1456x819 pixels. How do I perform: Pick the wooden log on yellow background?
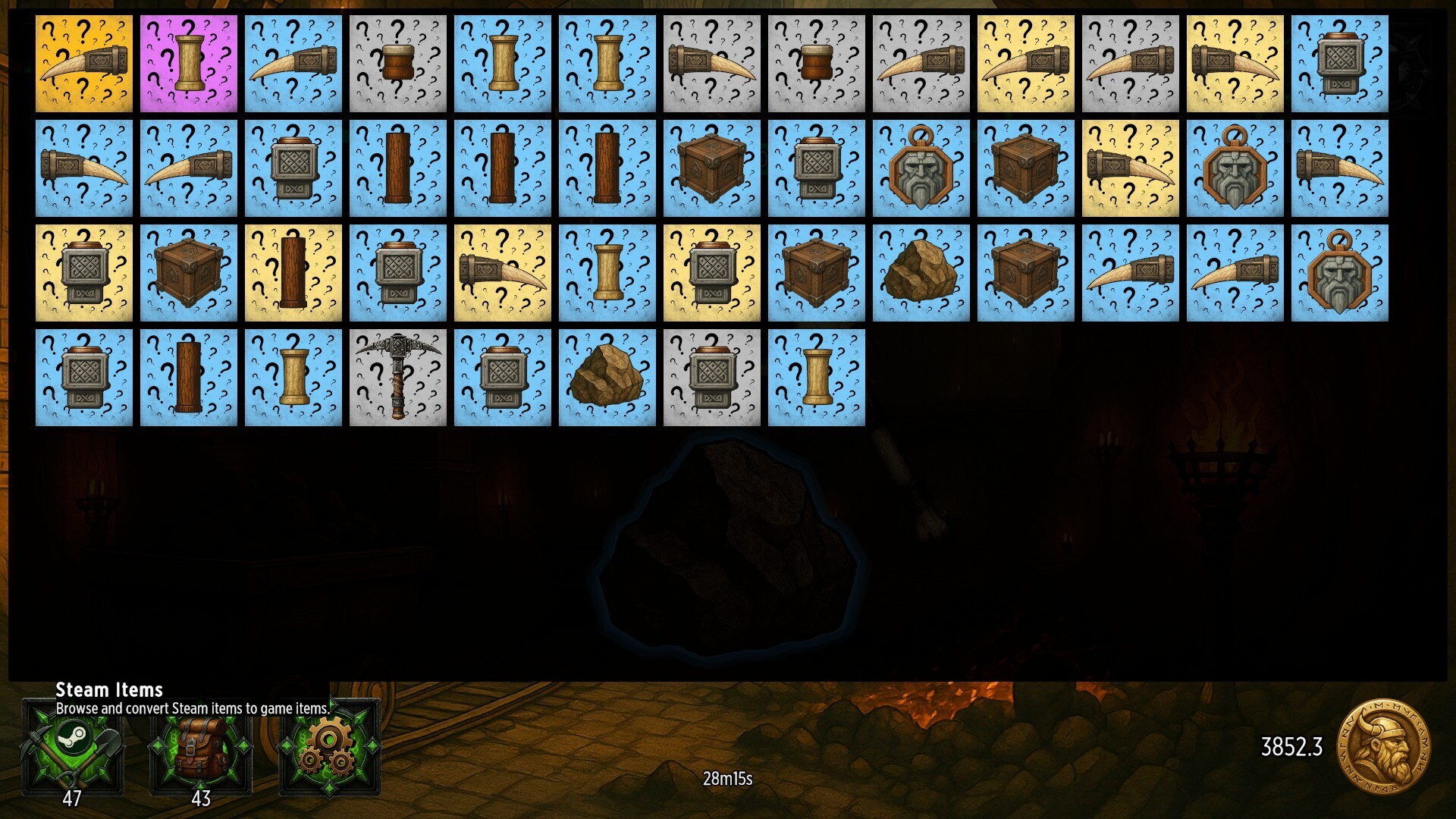(x=293, y=273)
